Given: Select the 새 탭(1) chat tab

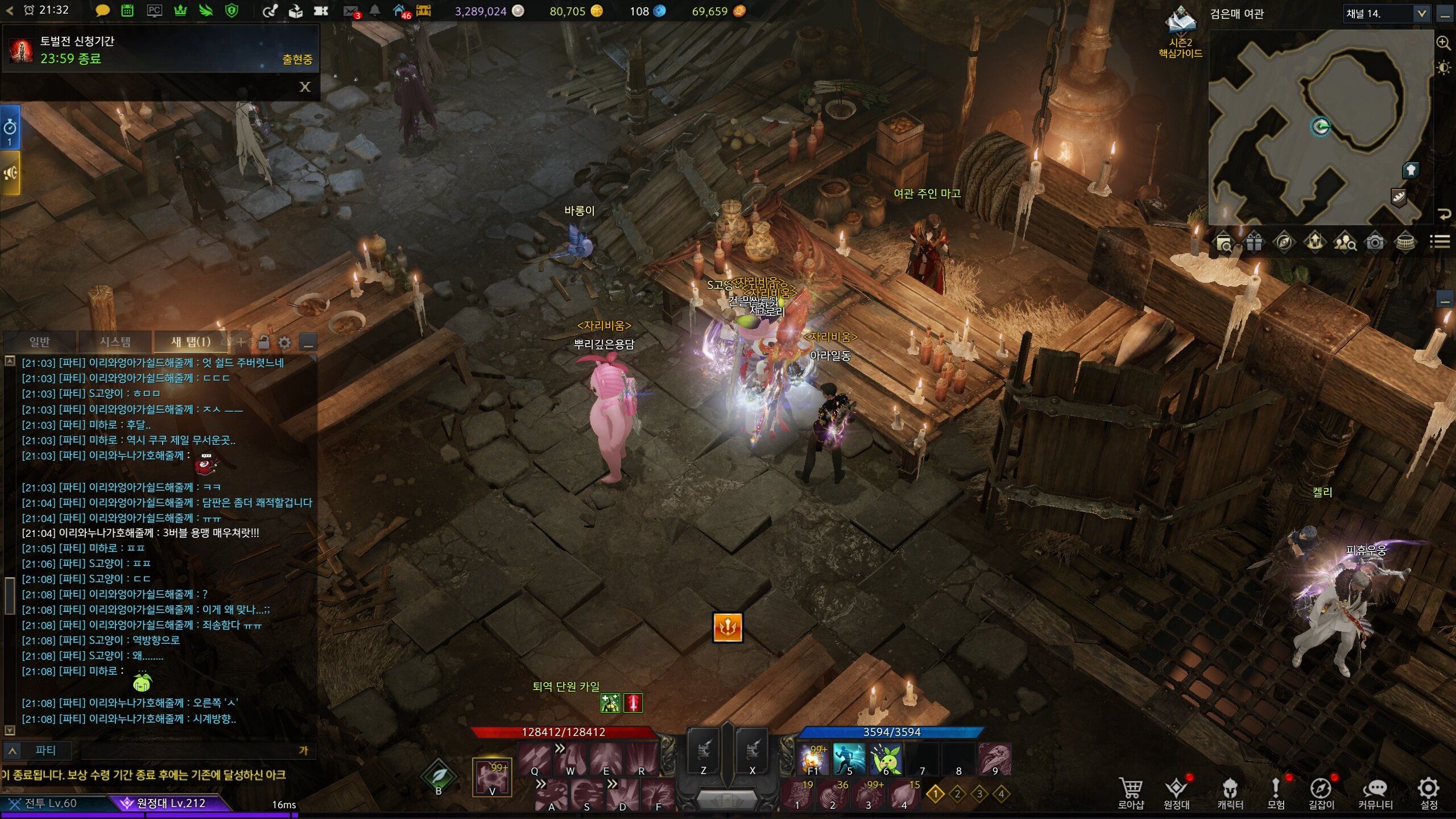Looking at the screenshot, I should (191, 342).
